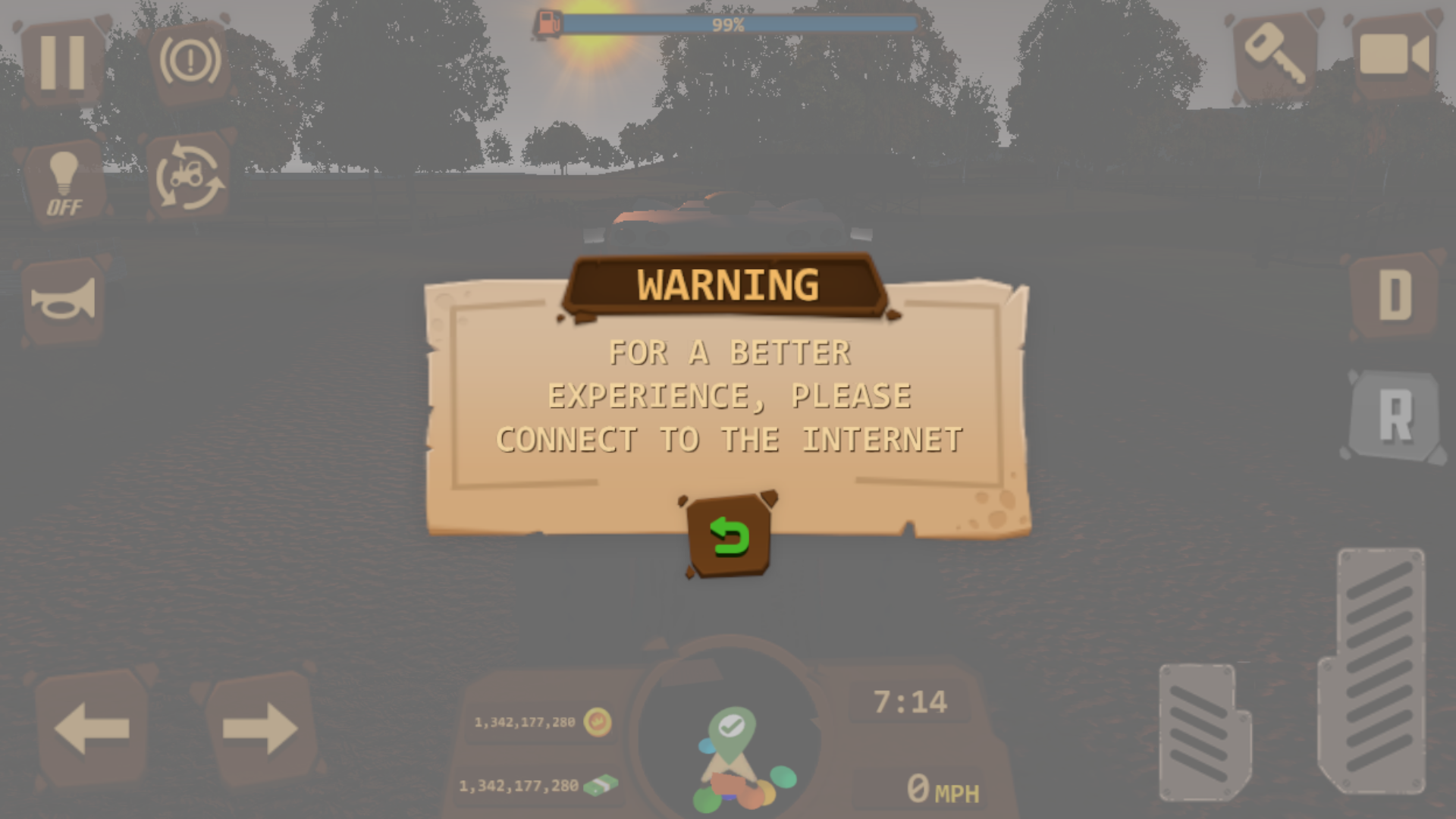Pause the game
This screenshot has width=1456, height=819.
pyautogui.click(x=63, y=61)
